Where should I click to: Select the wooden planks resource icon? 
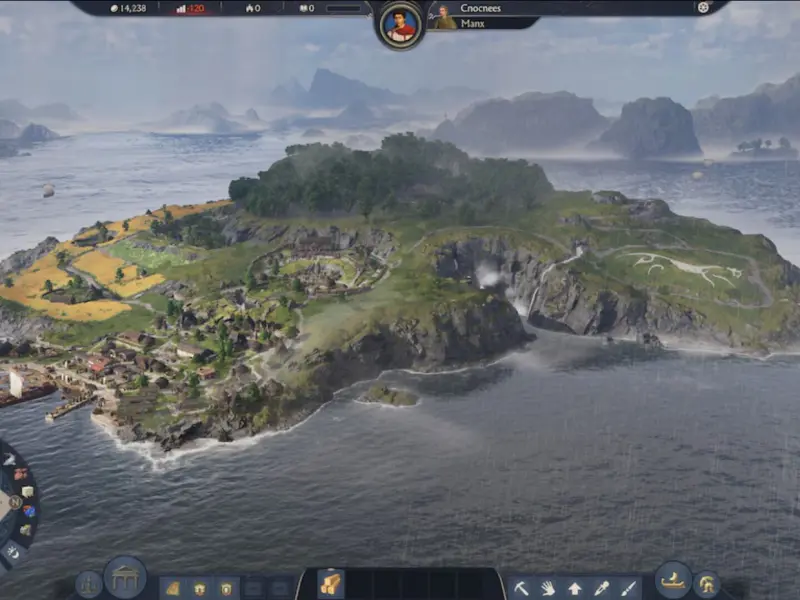(x=330, y=584)
